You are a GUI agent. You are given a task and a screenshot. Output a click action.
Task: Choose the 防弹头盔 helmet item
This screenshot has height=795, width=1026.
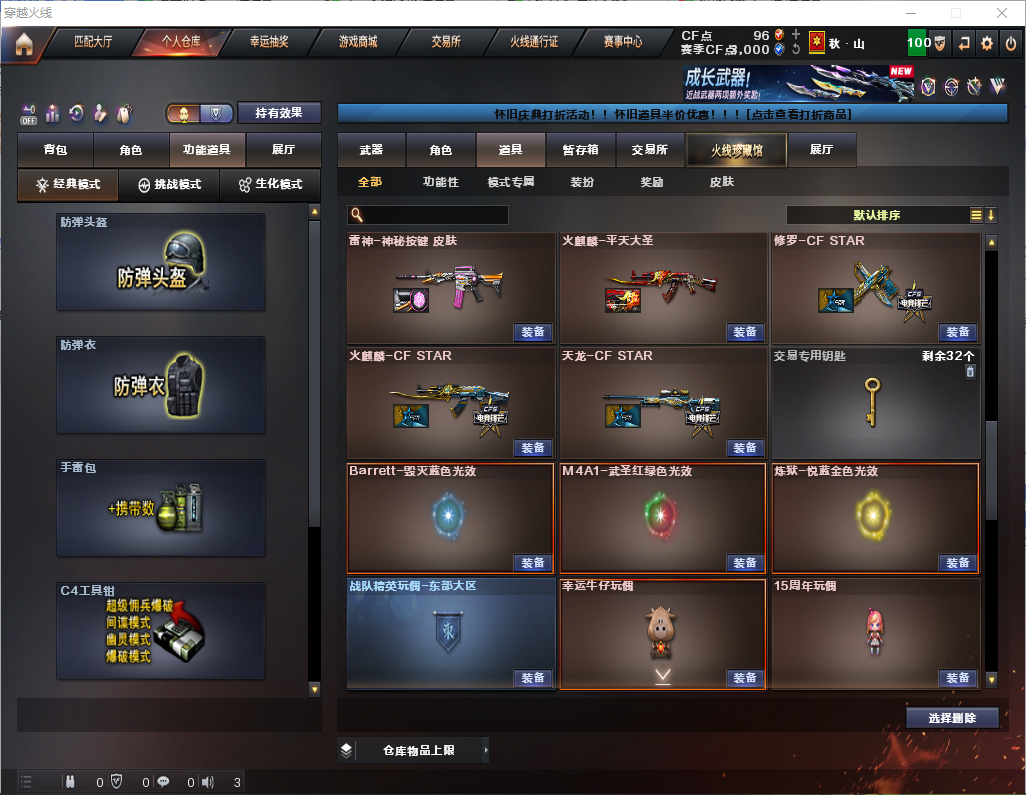[x=161, y=262]
